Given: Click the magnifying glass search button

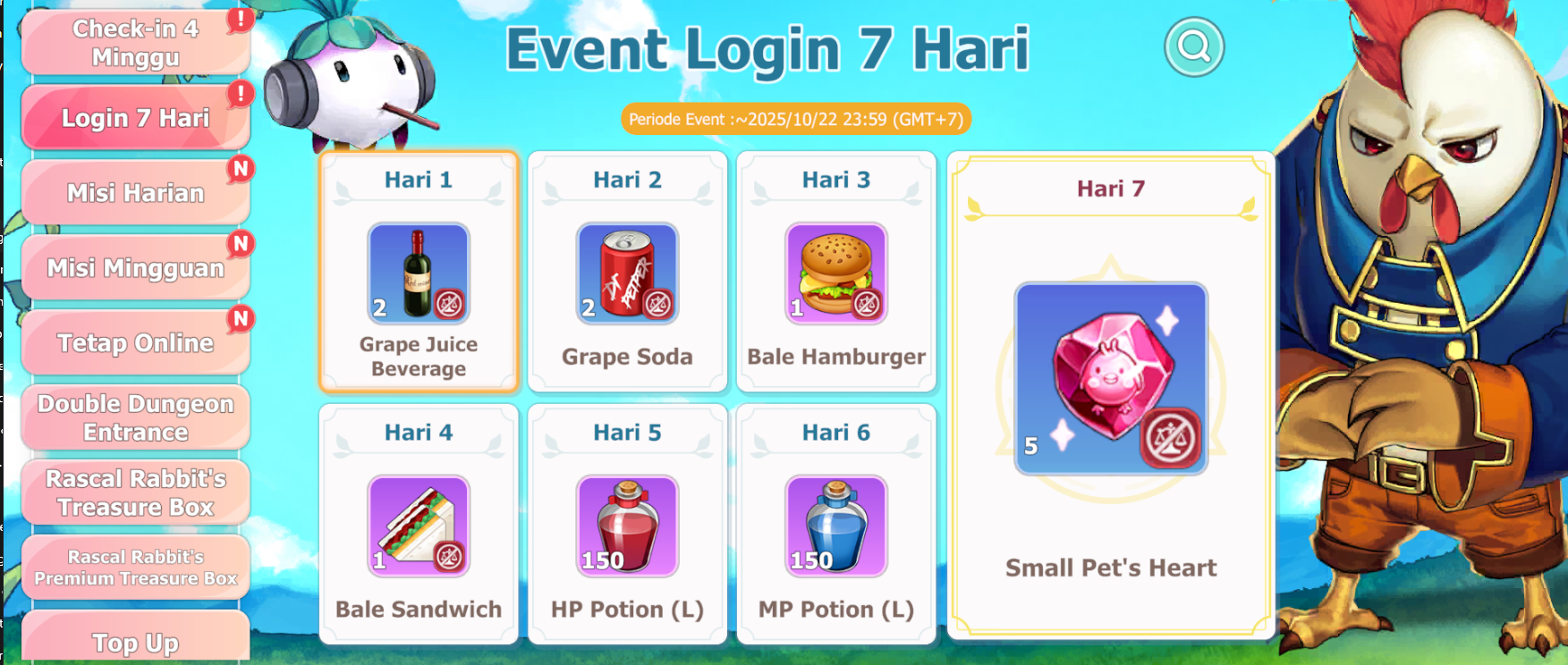Looking at the screenshot, I should (1193, 46).
